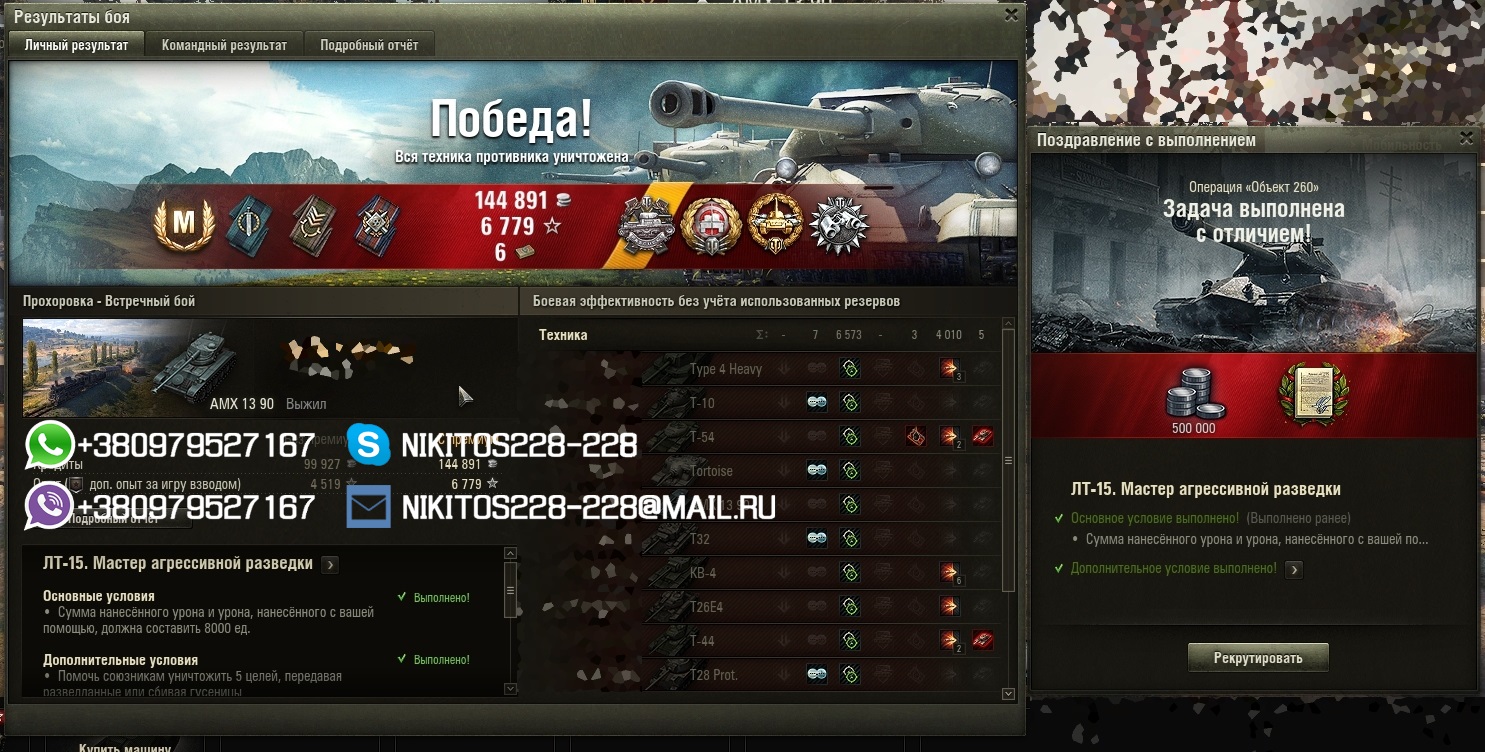The width and height of the screenshot is (1485, 752).
Task: Expand the additional condition details arrow
Action: 1294,569
